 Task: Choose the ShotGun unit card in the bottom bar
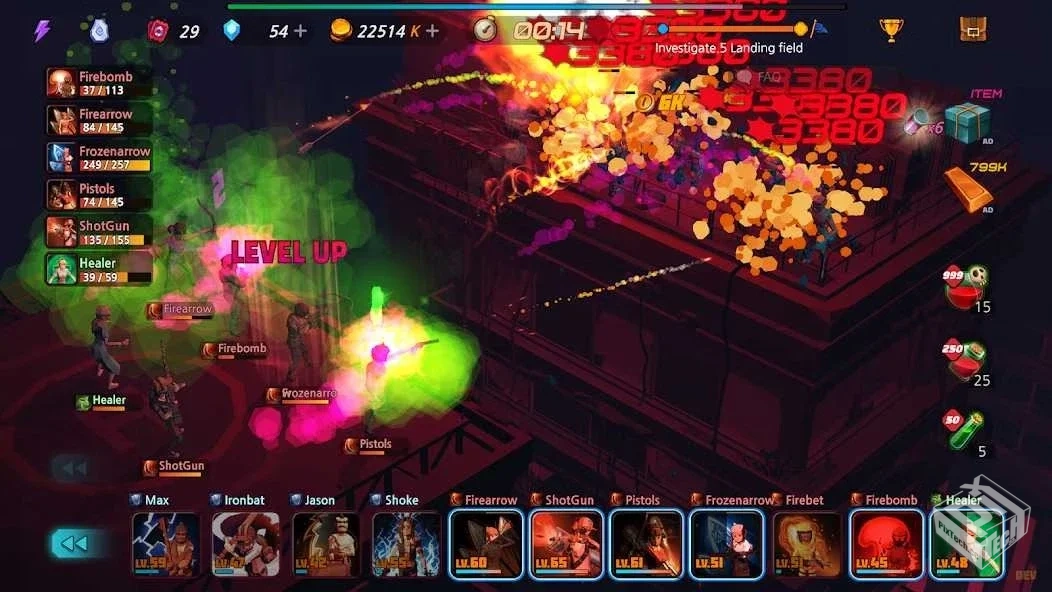[566, 545]
